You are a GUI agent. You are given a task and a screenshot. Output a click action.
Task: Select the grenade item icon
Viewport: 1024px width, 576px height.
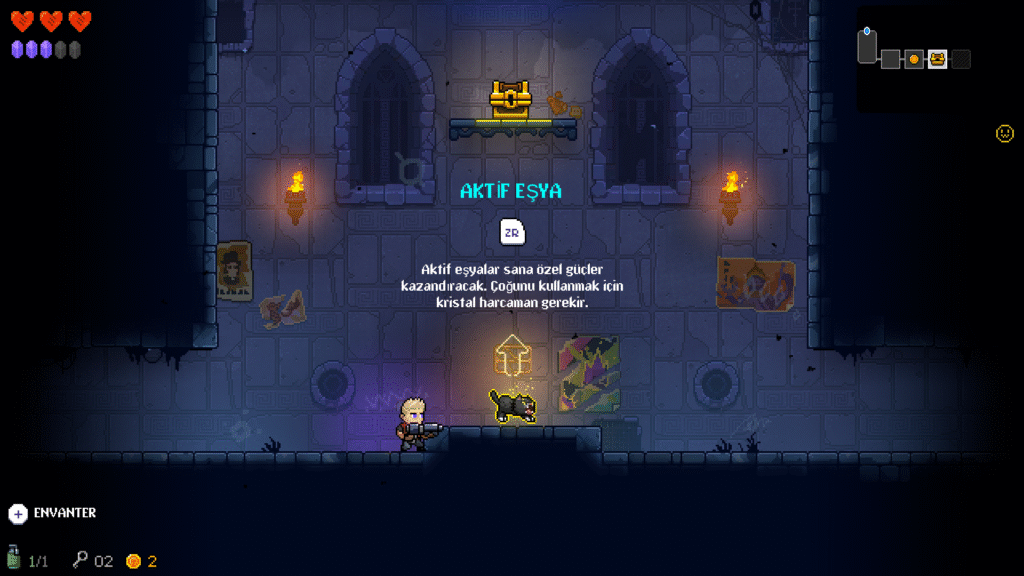[x=13, y=558]
